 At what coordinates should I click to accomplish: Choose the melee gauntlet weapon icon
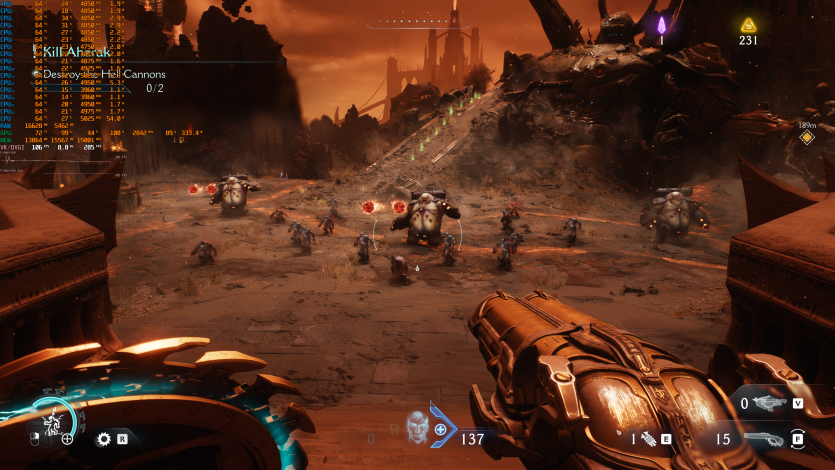(648, 438)
